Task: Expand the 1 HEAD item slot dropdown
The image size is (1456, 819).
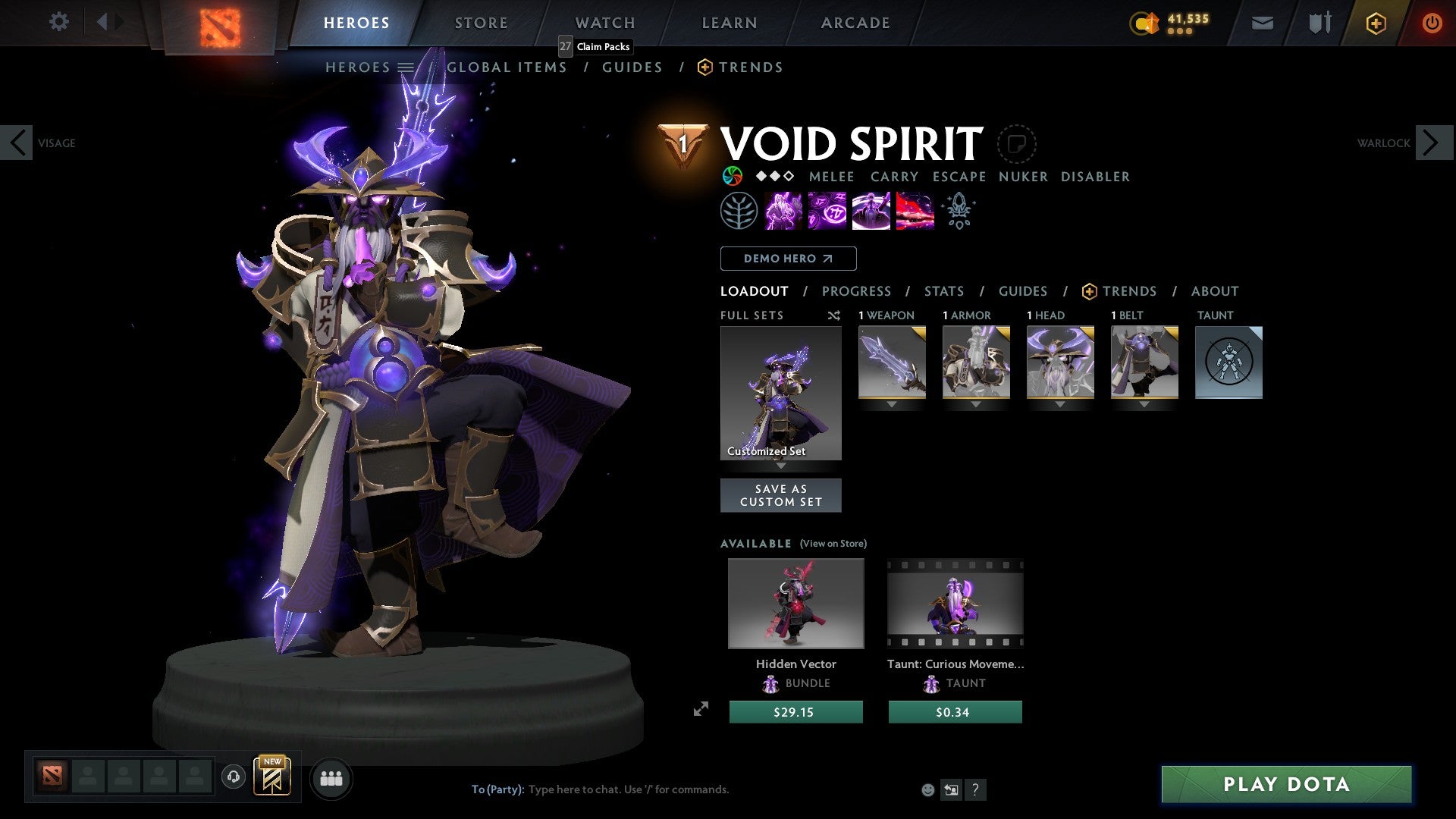Action: click(1060, 404)
